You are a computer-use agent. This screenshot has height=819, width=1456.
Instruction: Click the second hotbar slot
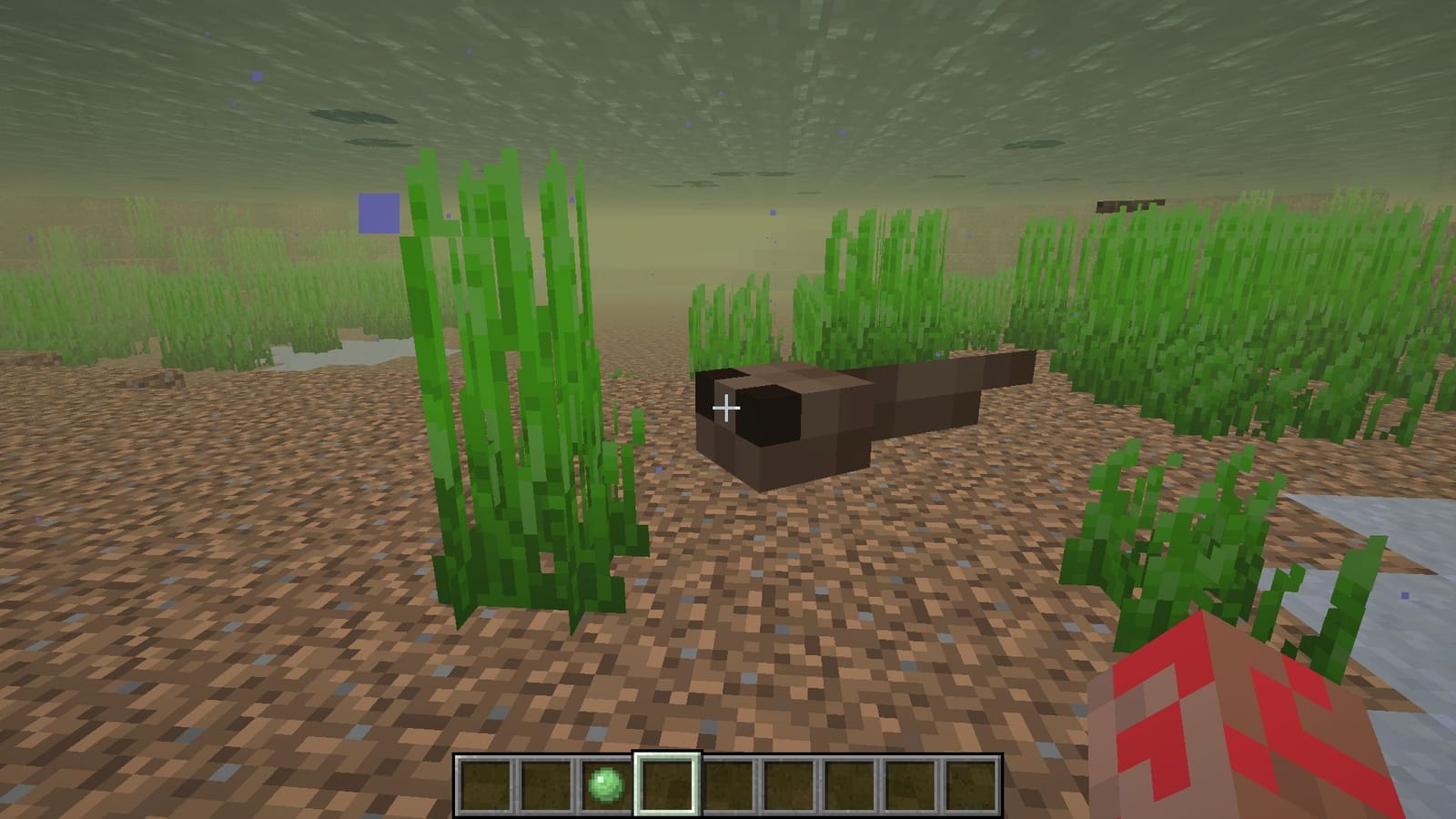[547, 783]
